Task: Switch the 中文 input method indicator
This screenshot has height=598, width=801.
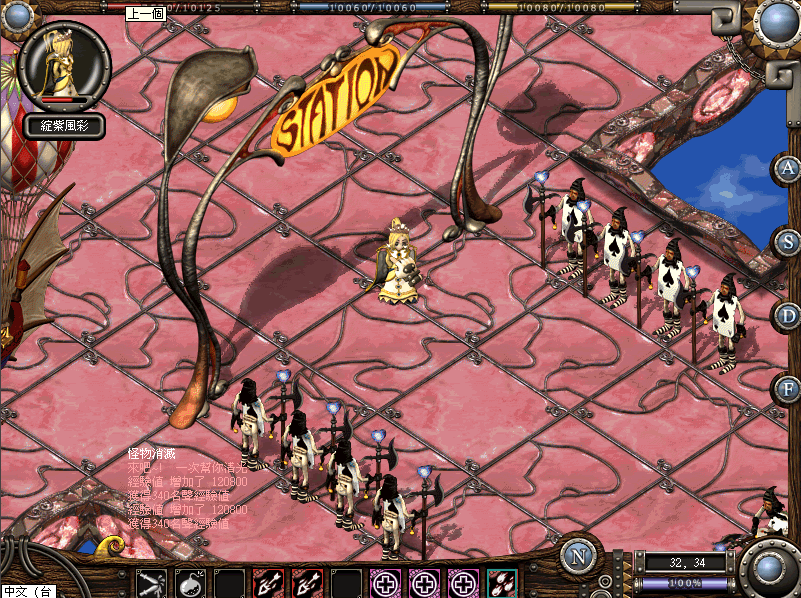Action: tap(28, 591)
